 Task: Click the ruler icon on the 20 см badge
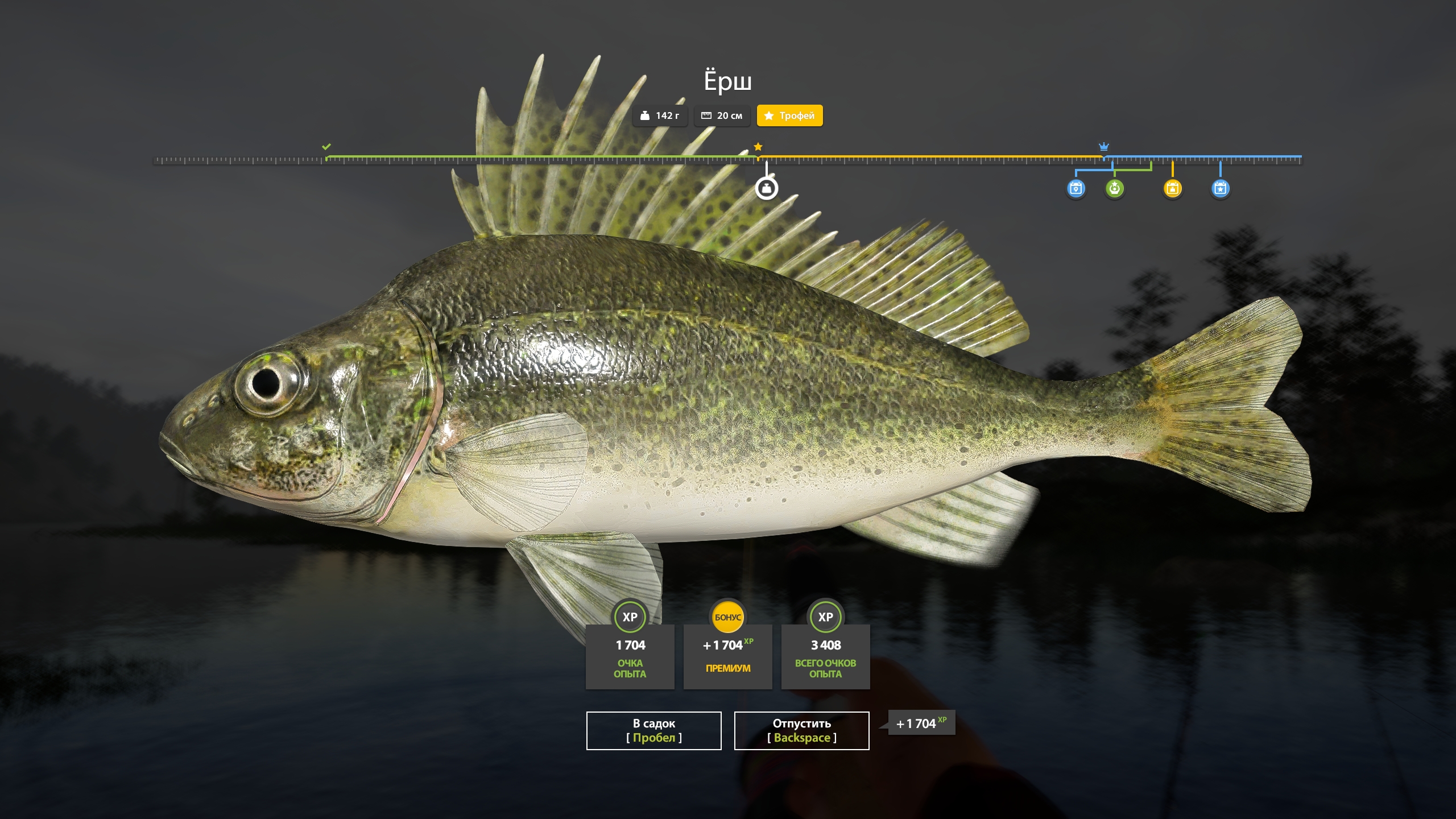[x=706, y=116]
